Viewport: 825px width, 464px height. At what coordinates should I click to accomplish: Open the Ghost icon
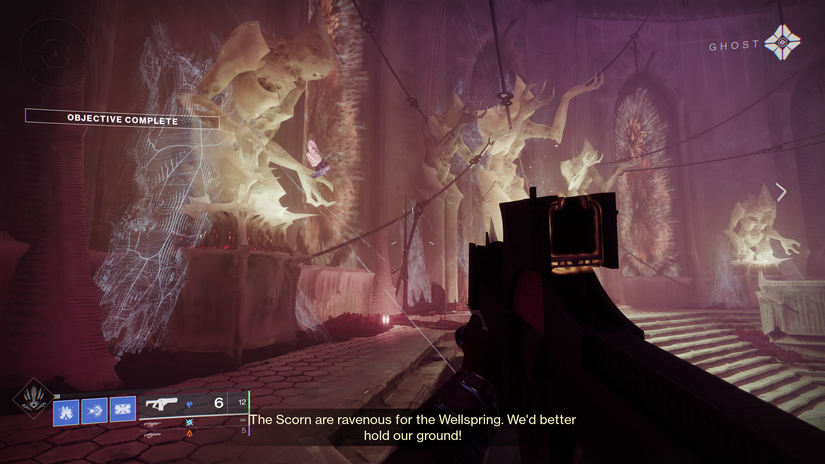point(781,44)
